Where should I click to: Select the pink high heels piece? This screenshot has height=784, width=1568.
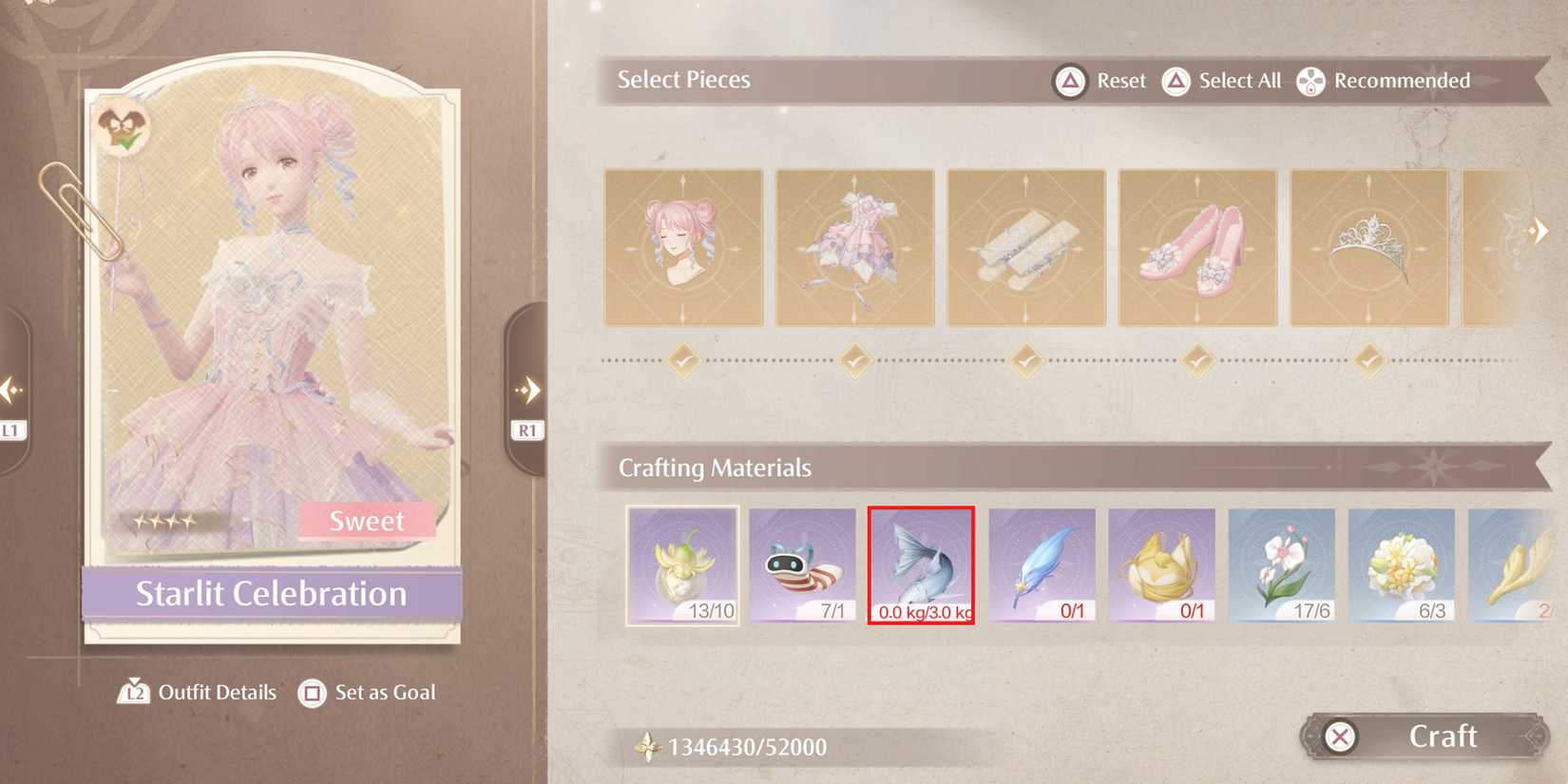coord(1196,246)
